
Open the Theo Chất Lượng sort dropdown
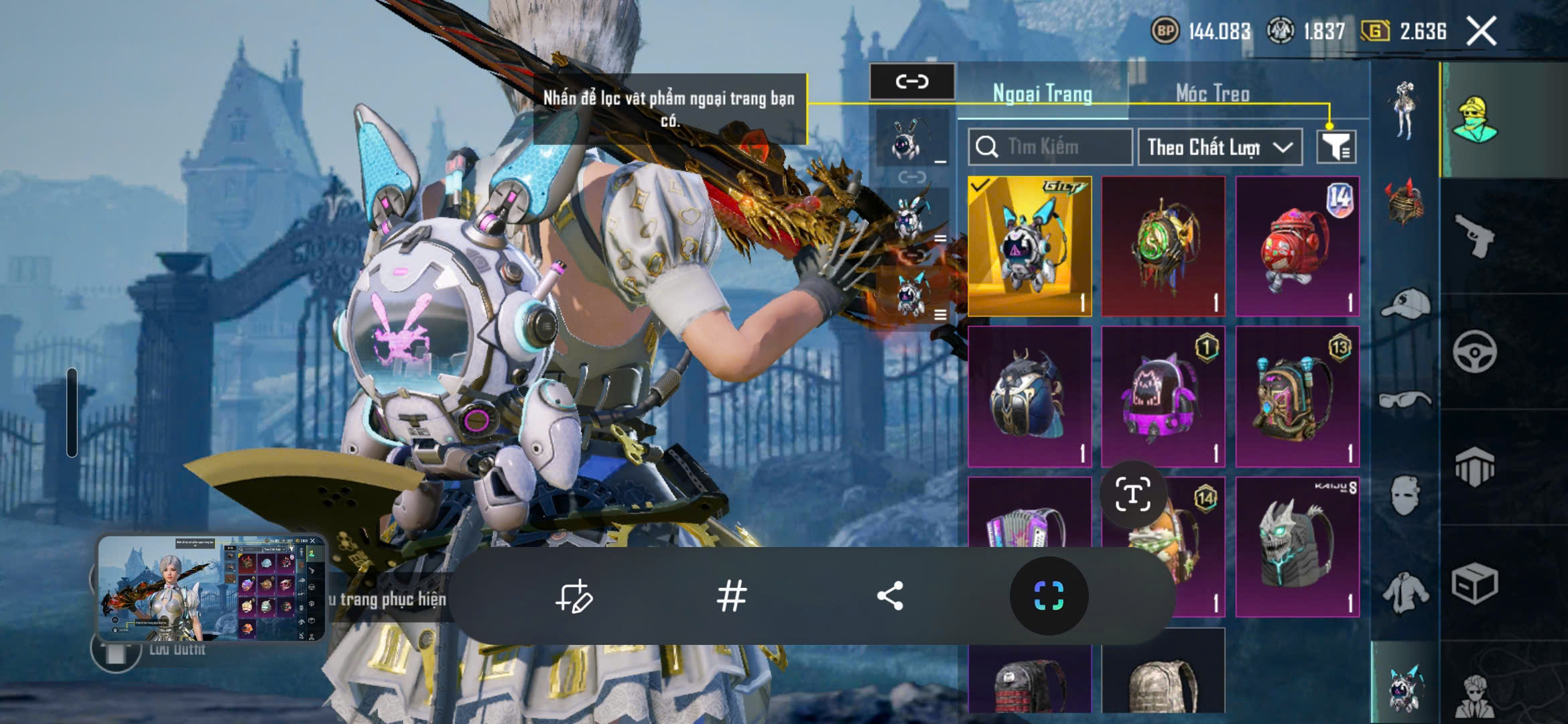click(x=1220, y=147)
